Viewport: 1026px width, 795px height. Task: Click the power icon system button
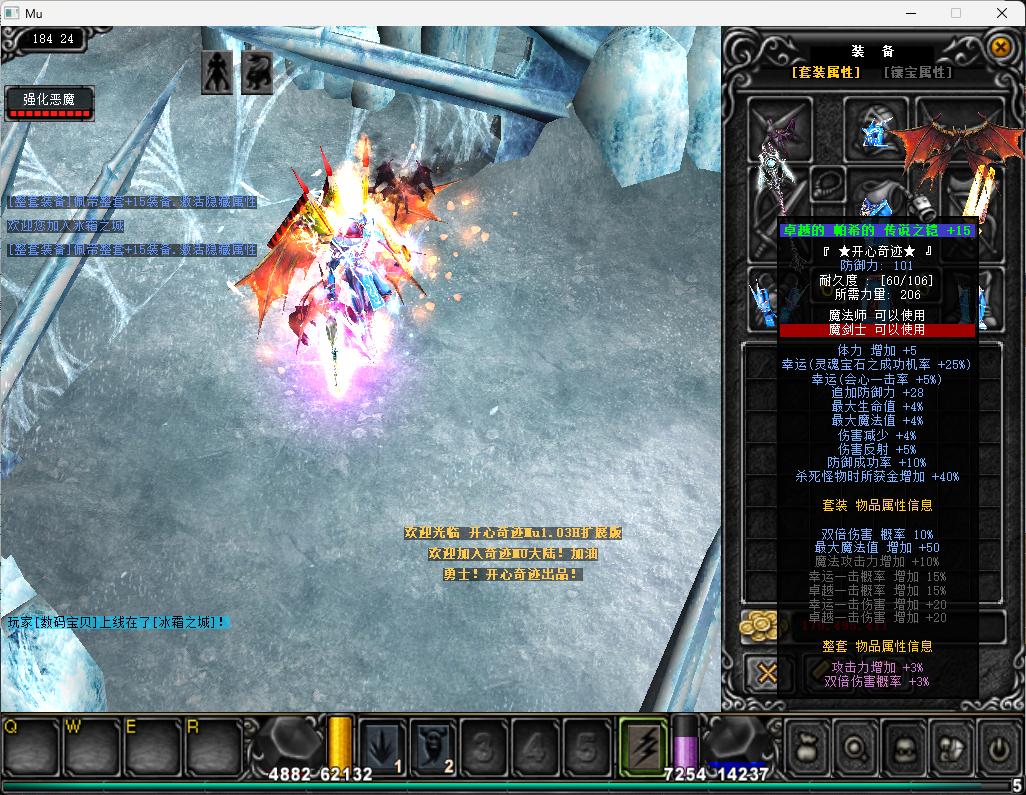tap(997, 746)
